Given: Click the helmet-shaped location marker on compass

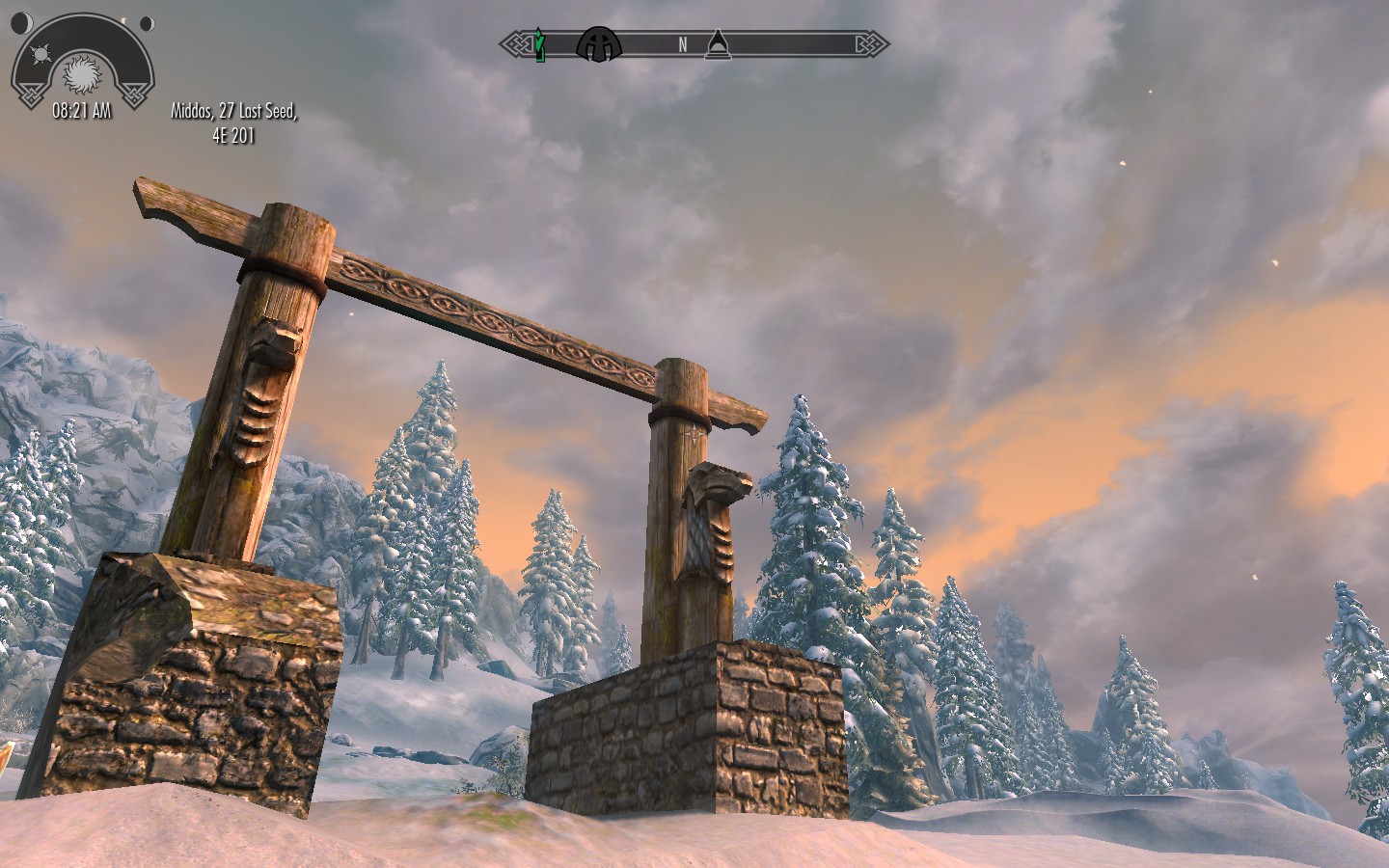Looking at the screenshot, I should (599, 43).
